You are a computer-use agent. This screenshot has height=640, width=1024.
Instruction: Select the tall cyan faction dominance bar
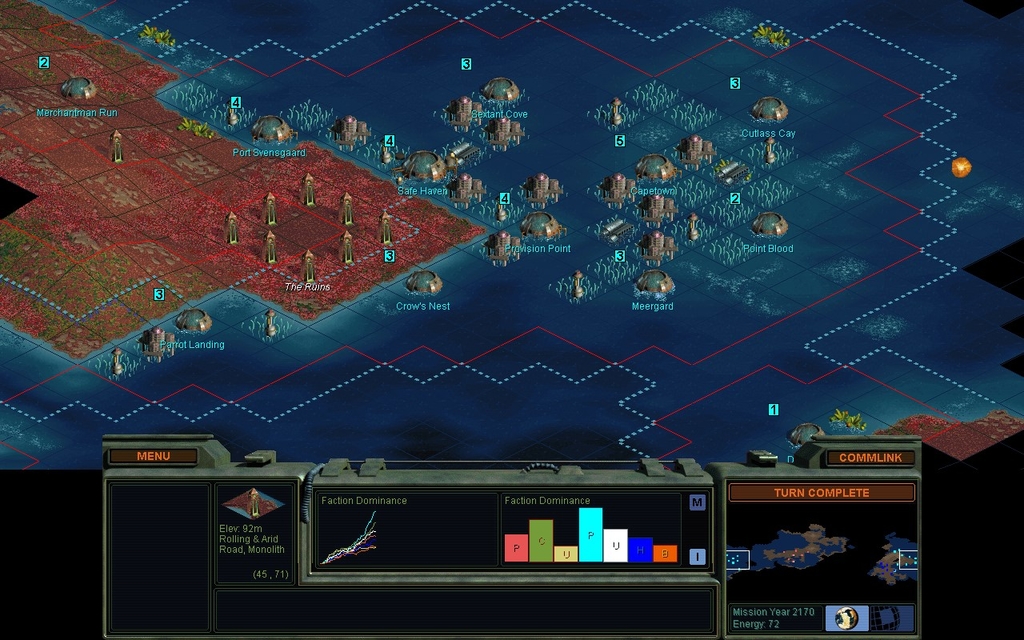click(x=590, y=535)
